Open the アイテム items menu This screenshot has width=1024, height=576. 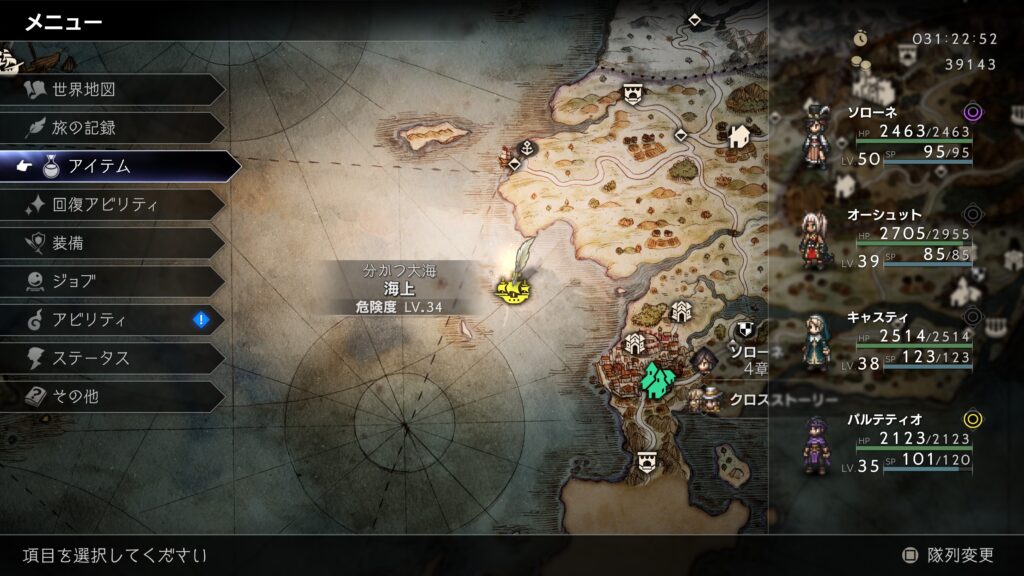click(x=120, y=166)
